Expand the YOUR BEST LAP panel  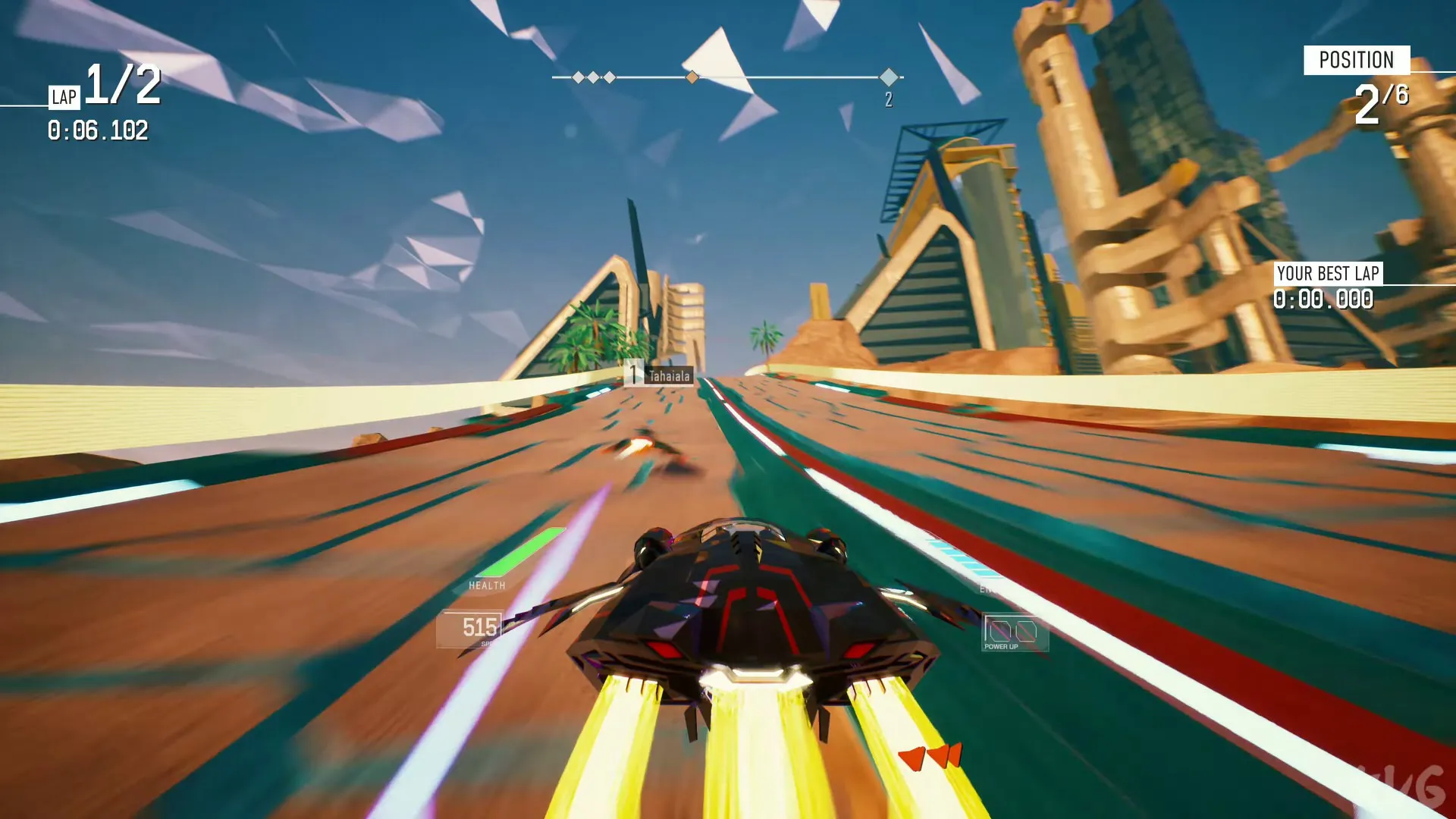click(x=1329, y=275)
